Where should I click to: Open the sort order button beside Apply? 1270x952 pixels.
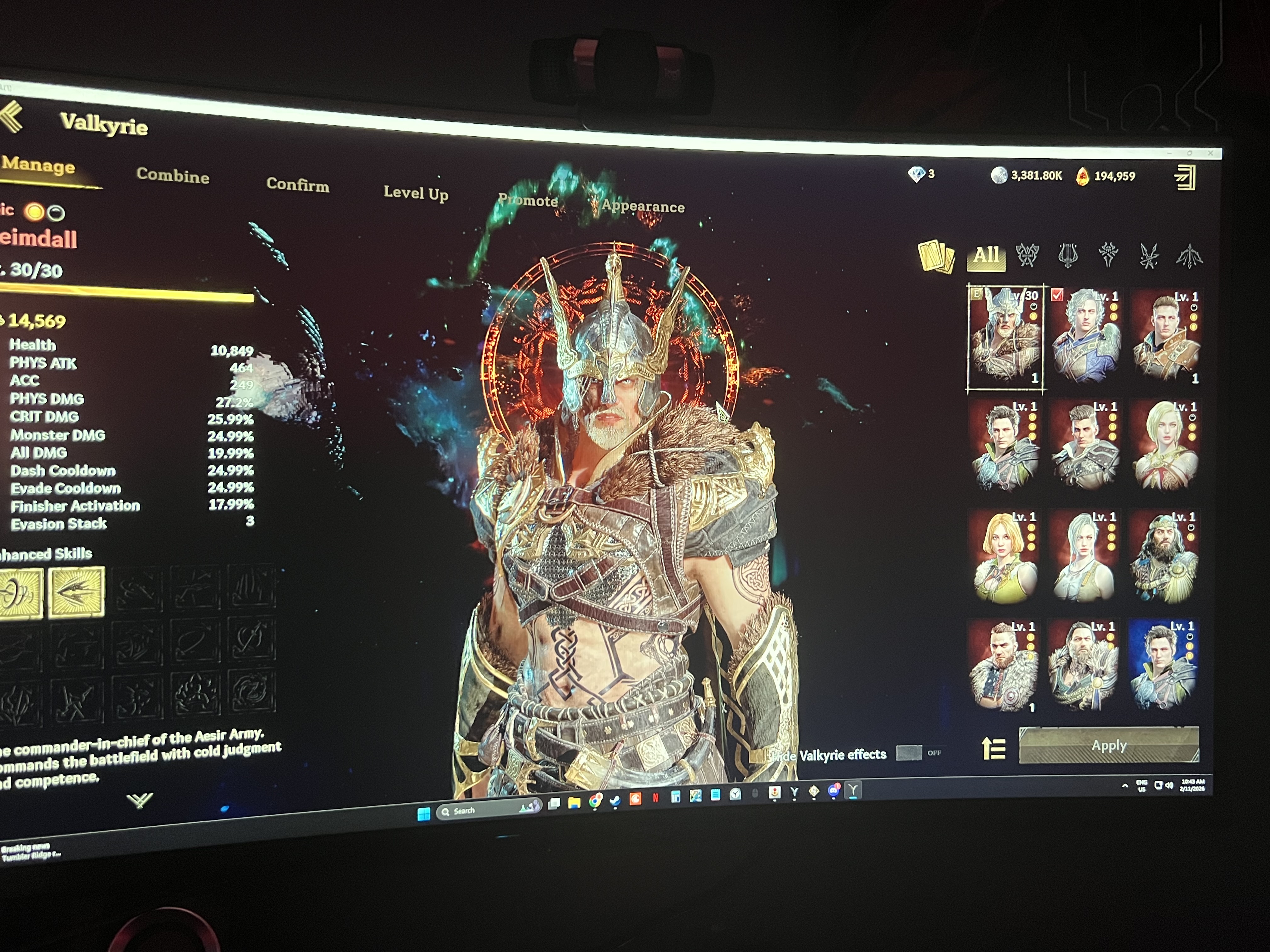coord(993,748)
